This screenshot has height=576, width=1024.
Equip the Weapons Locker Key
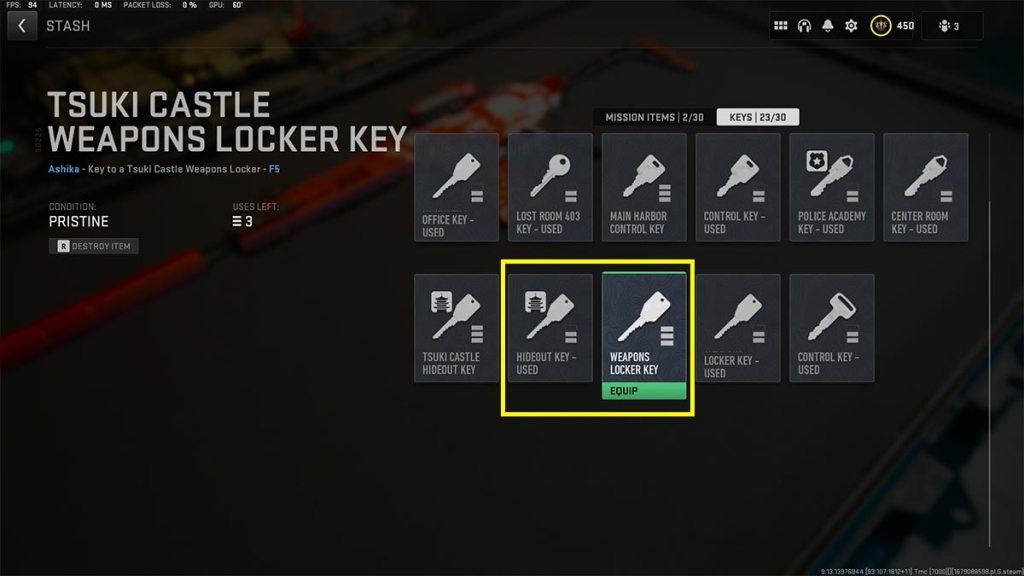point(644,391)
